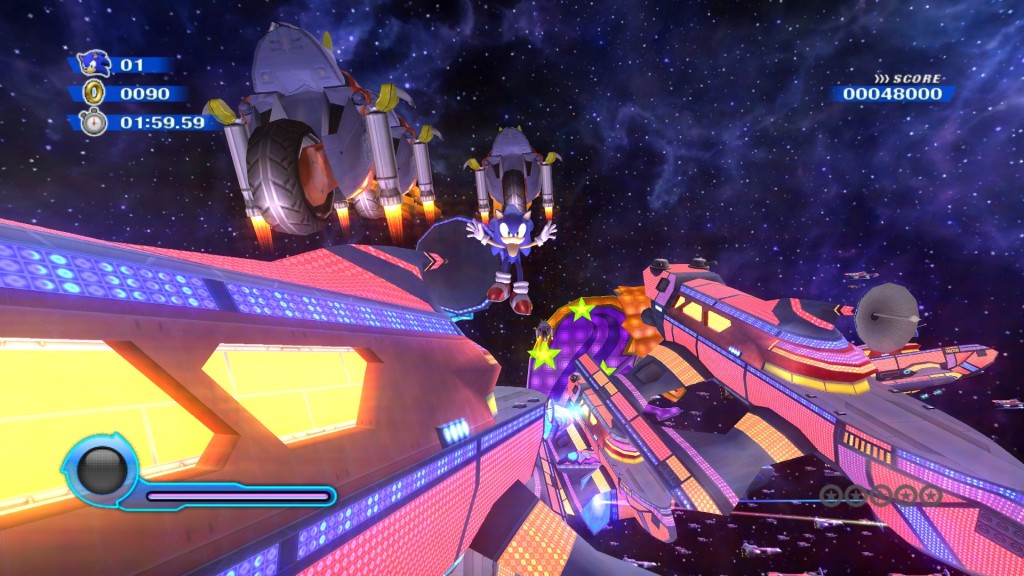The width and height of the screenshot is (1024, 576).
Task: Open the red star rings tracker
Action: 880,494
